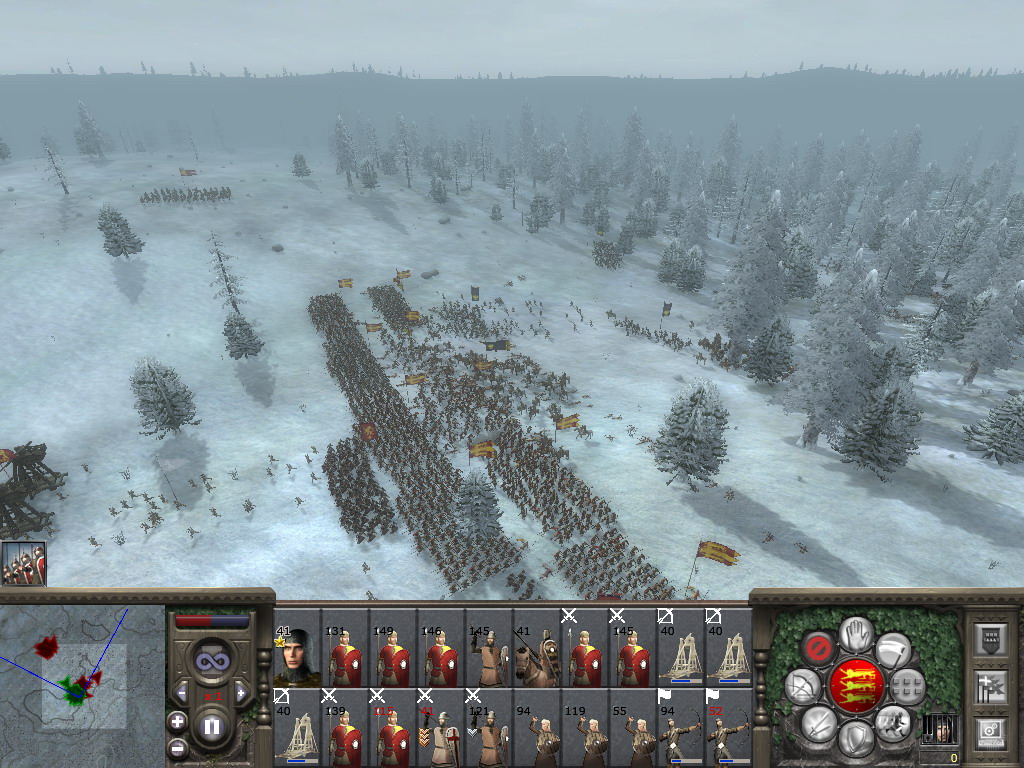Click the open hand order button
The image size is (1024, 768).
coord(856,632)
